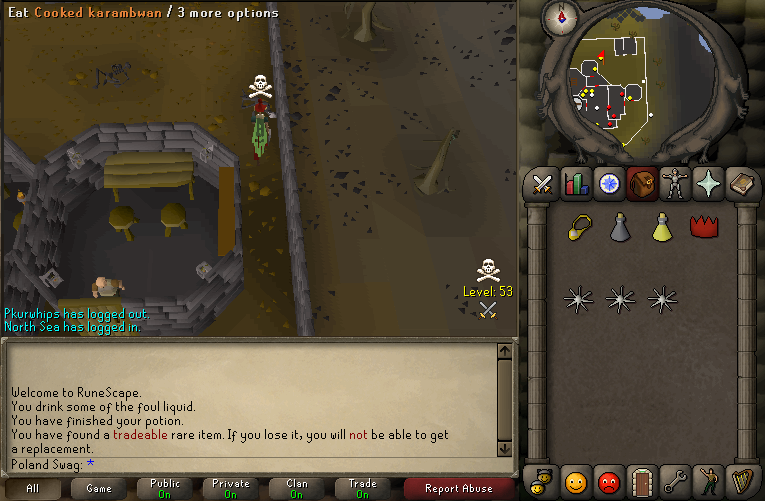This screenshot has height=501, width=765.
Task: Click the gold amulet in the inventory
Action: point(579,227)
